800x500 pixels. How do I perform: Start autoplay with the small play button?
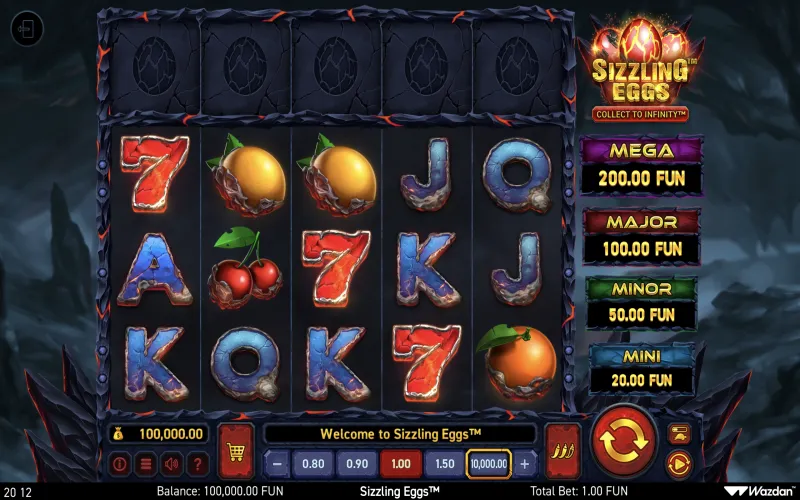pyautogui.click(x=678, y=463)
